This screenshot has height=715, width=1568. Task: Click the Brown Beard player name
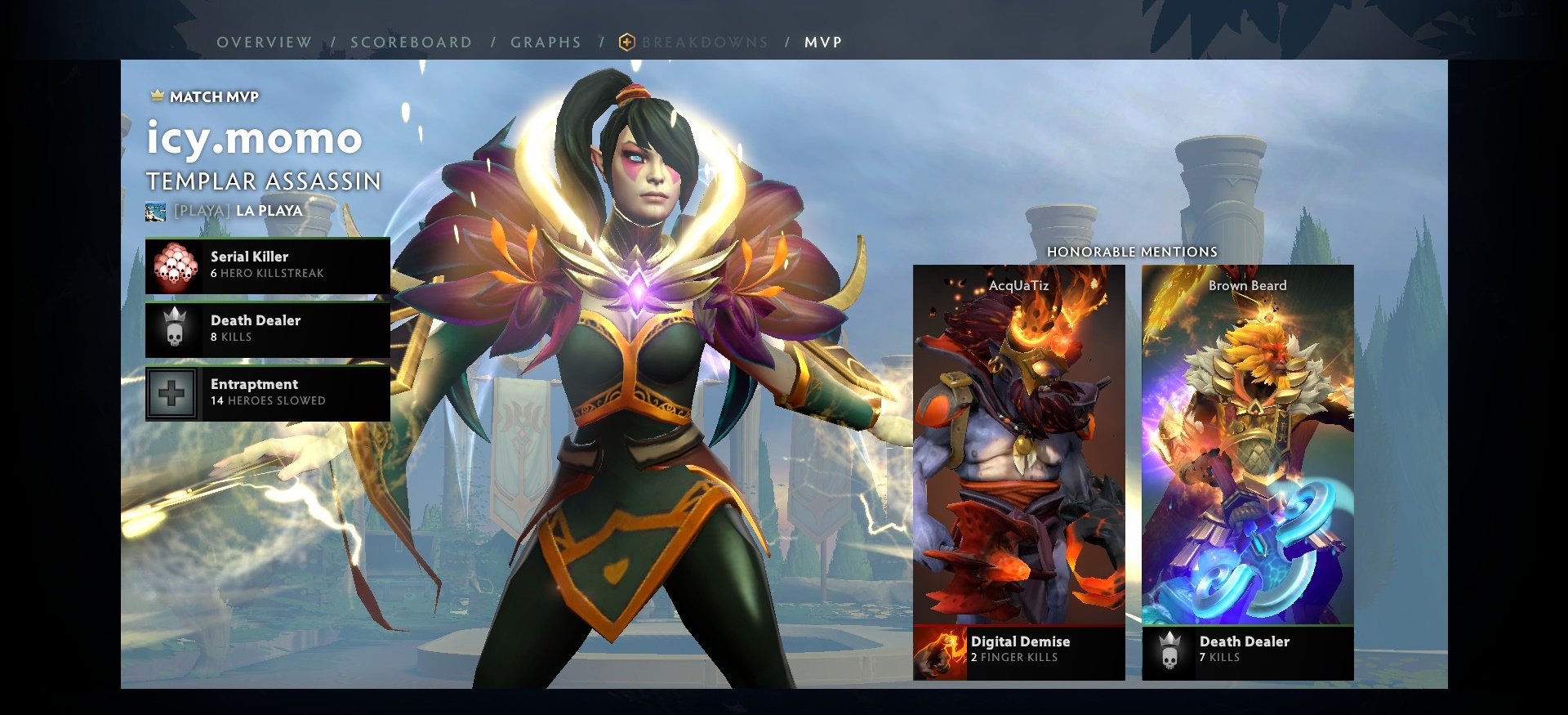[1248, 285]
